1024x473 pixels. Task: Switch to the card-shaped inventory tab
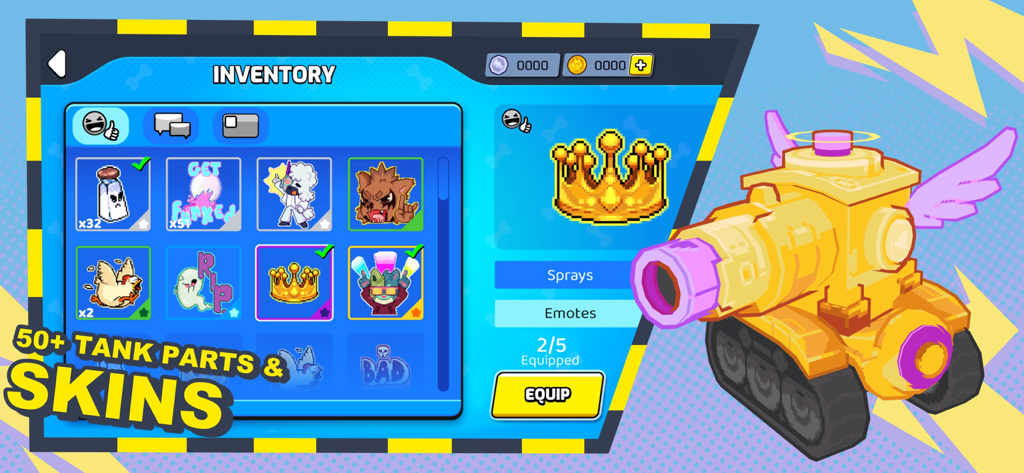pos(240,125)
